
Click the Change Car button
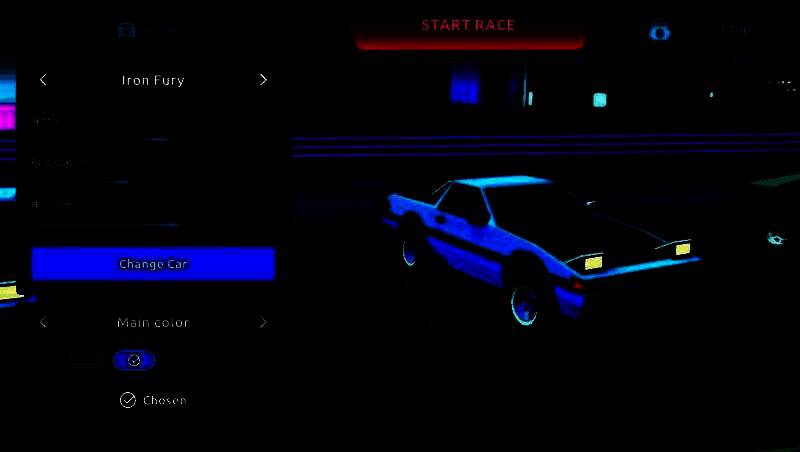pos(153,264)
